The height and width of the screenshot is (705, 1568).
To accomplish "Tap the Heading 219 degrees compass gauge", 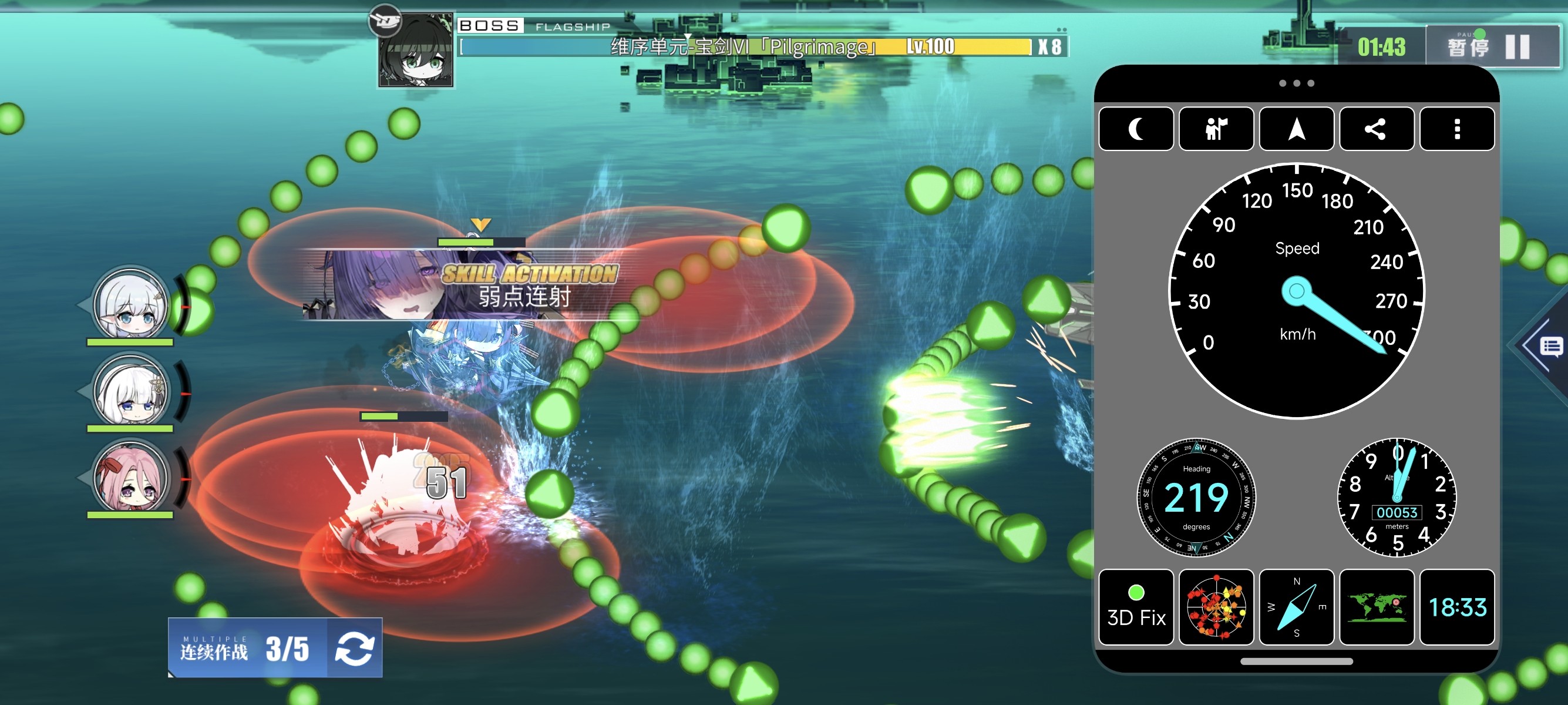I will click(x=1196, y=498).
